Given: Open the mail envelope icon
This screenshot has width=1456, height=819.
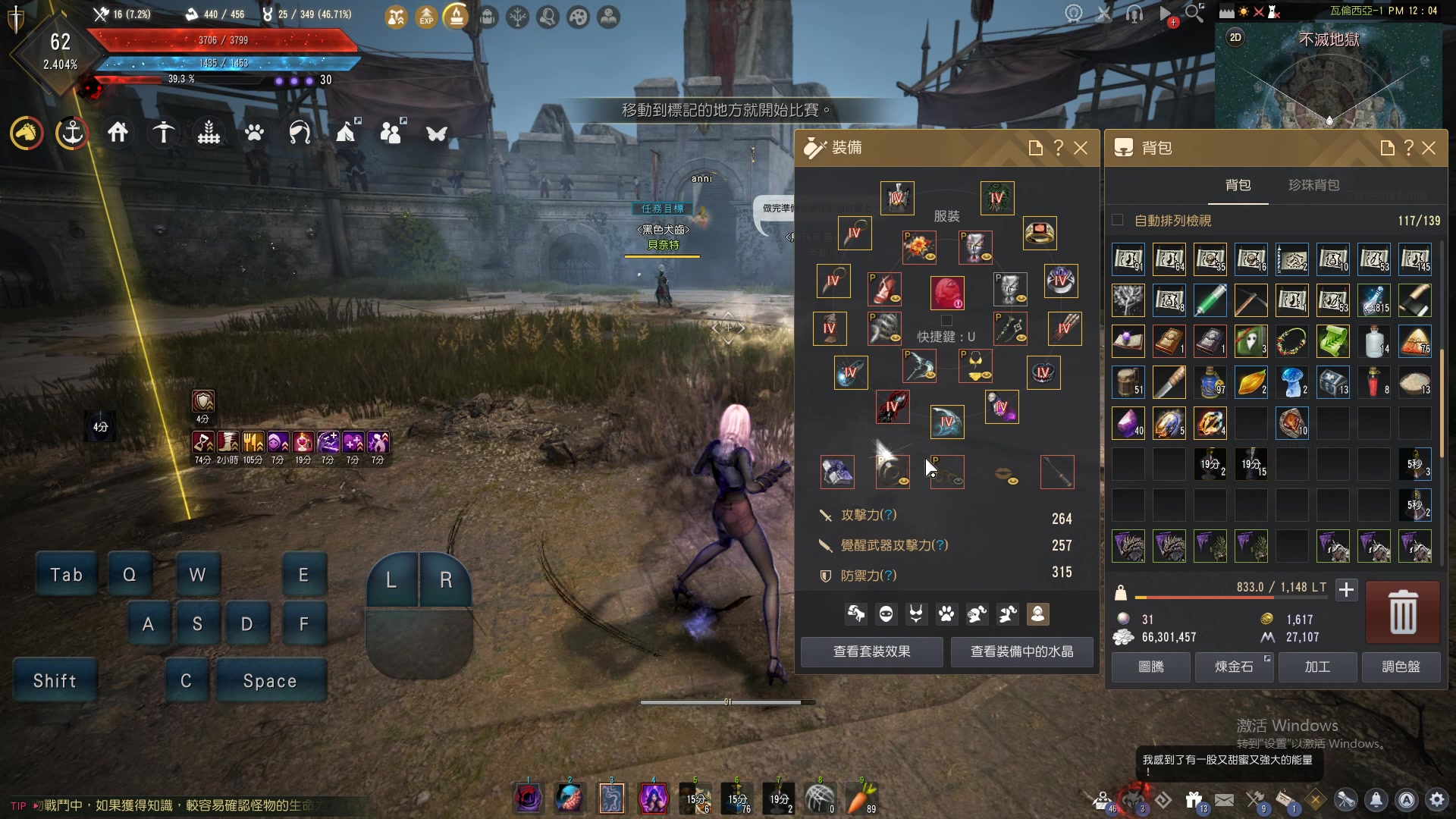Looking at the screenshot, I should tap(1224, 800).
